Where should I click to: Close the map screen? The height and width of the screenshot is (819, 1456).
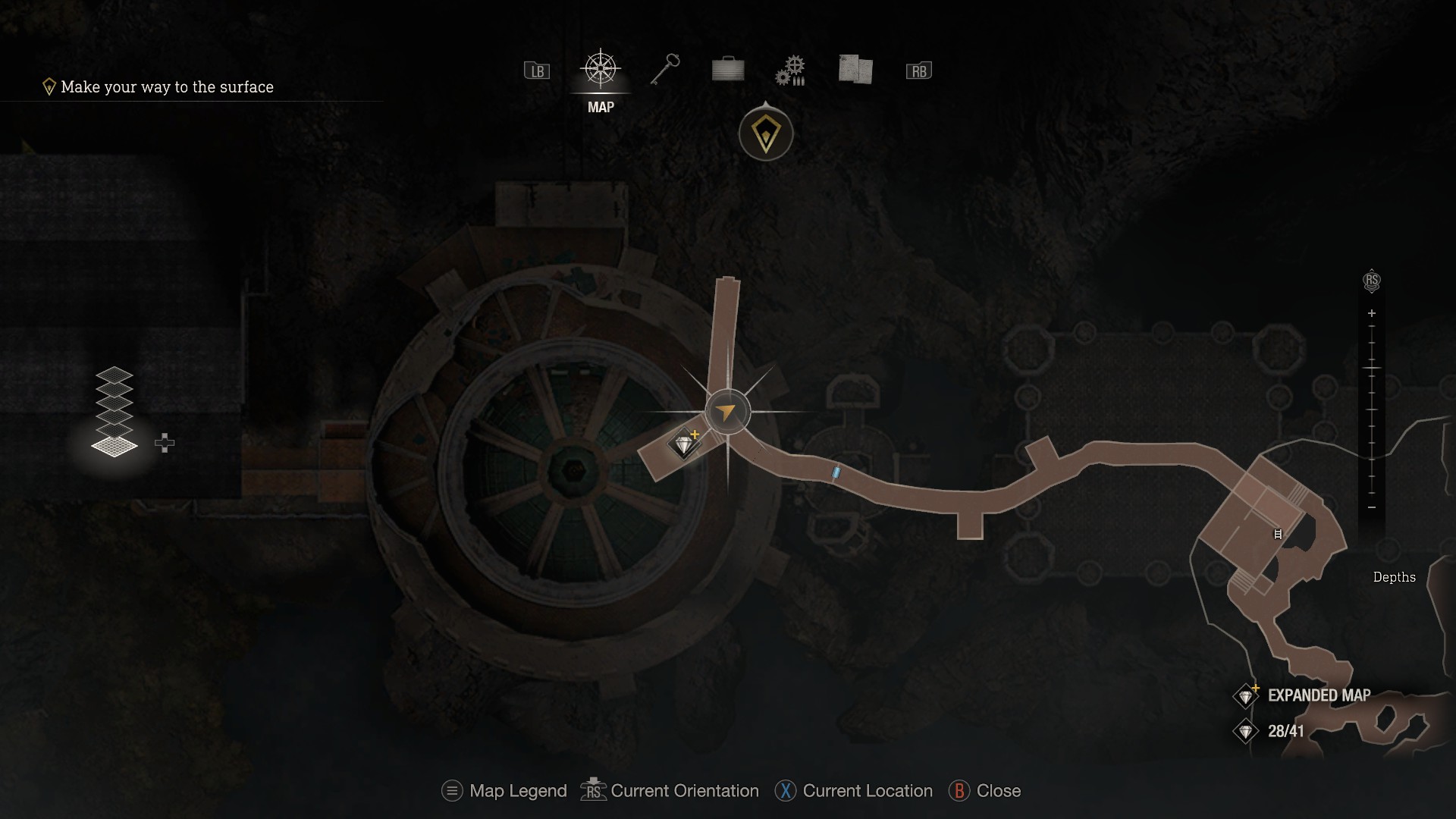985,791
